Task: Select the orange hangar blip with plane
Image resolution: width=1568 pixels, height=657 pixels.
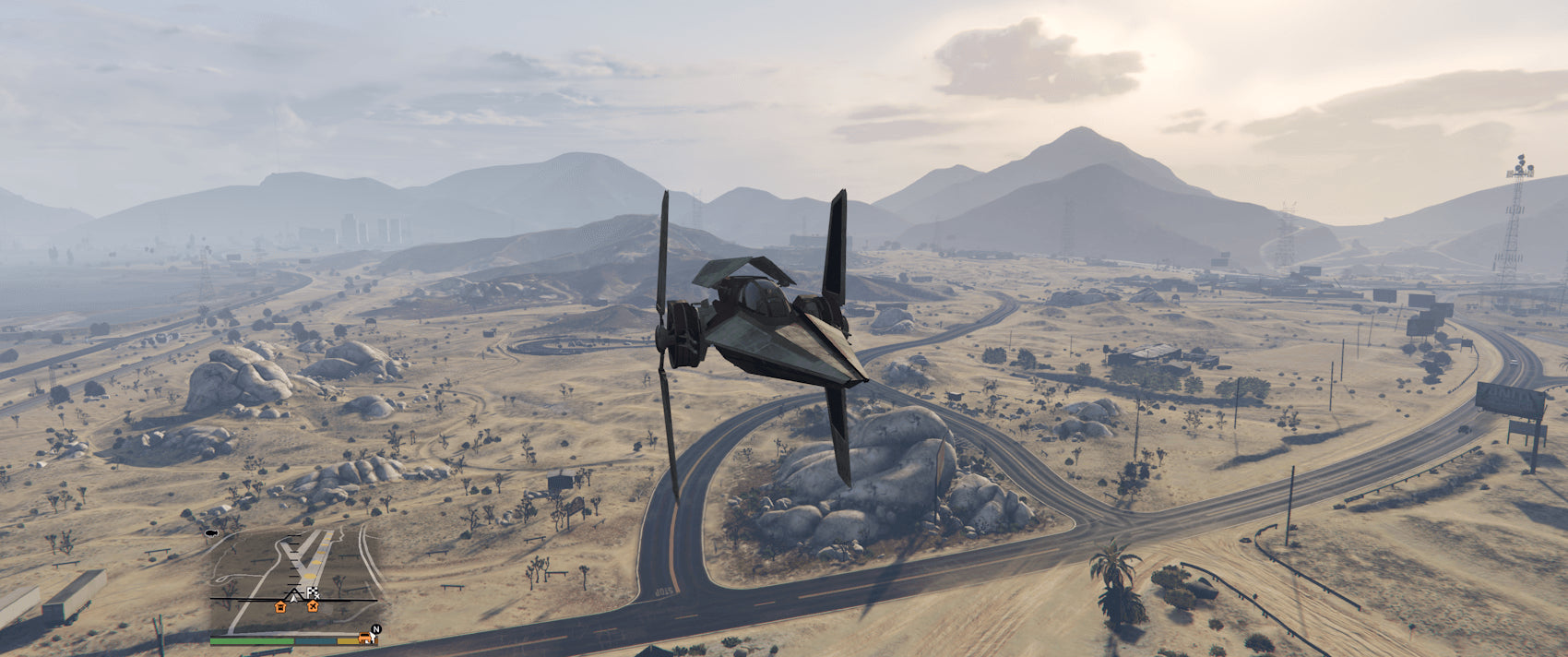Action: (x=313, y=606)
